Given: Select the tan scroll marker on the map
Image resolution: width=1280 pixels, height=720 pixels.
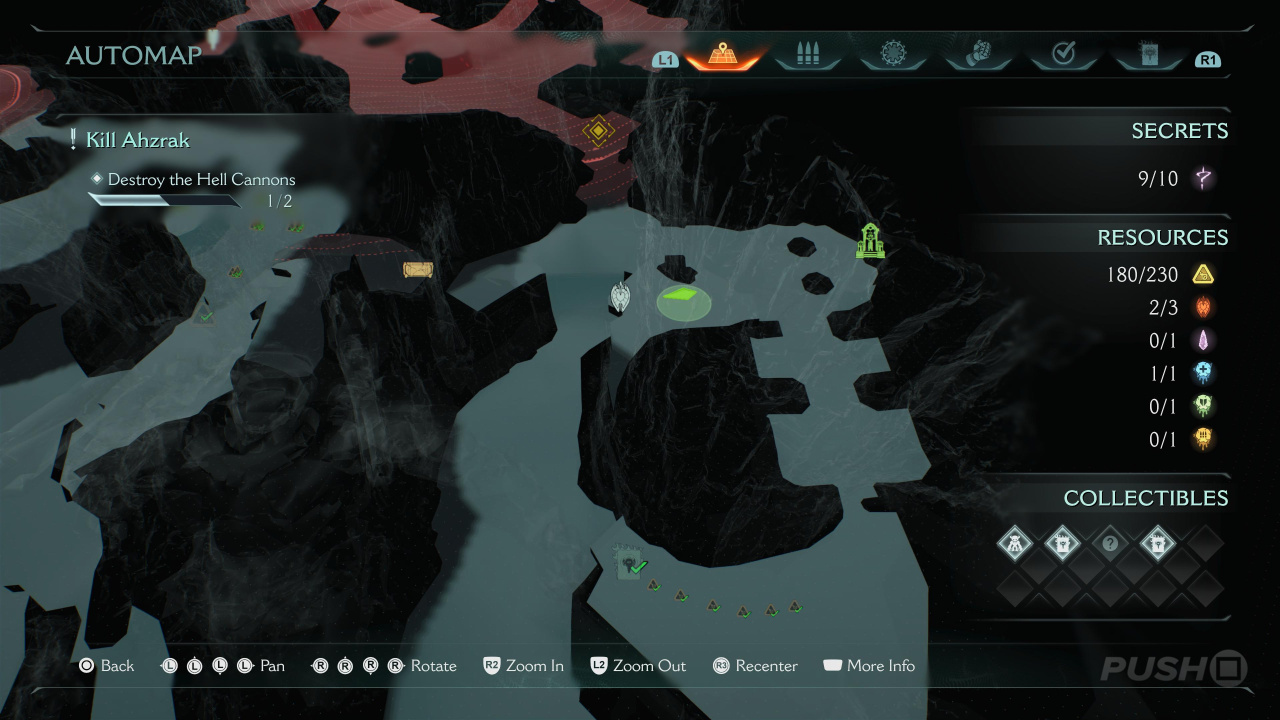Looking at the screenshot, I should 418,269.
